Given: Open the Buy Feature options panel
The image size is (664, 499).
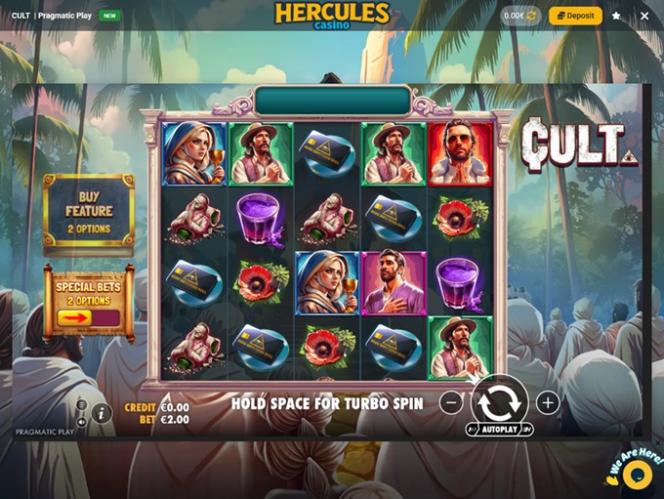Looking at the screenshot, I should [x=88, y=211].
